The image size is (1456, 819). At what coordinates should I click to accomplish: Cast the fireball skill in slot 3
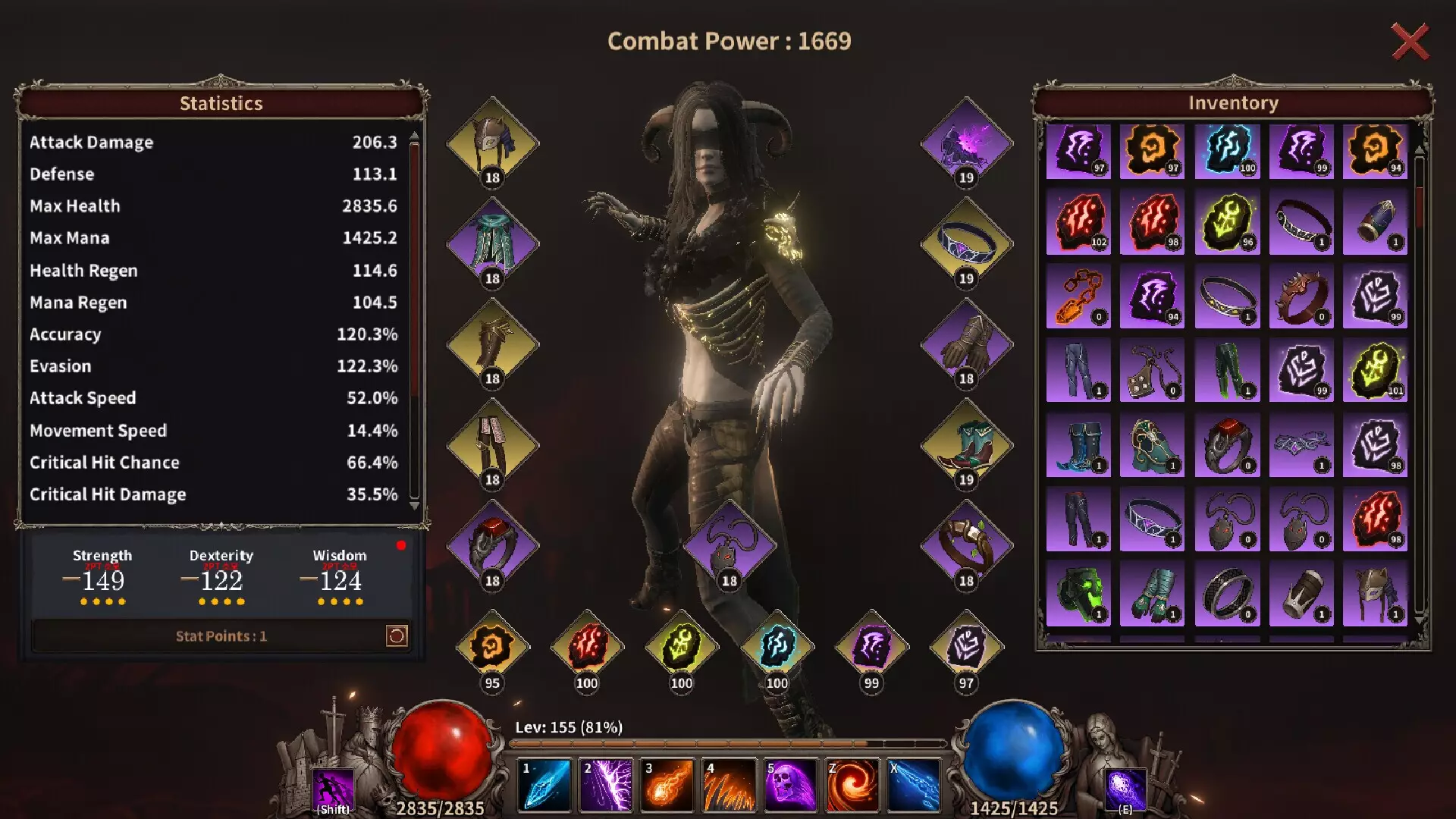[667, 783]
